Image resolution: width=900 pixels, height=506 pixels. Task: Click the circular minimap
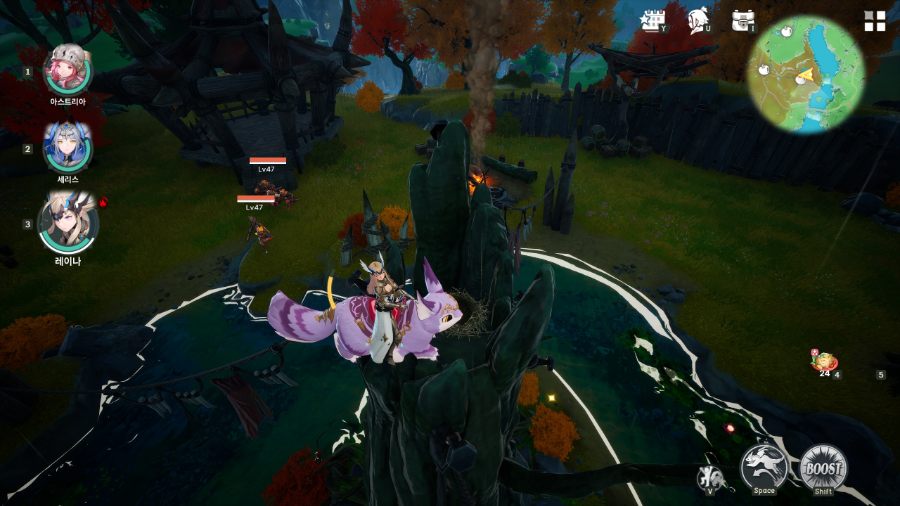[805, 75]
